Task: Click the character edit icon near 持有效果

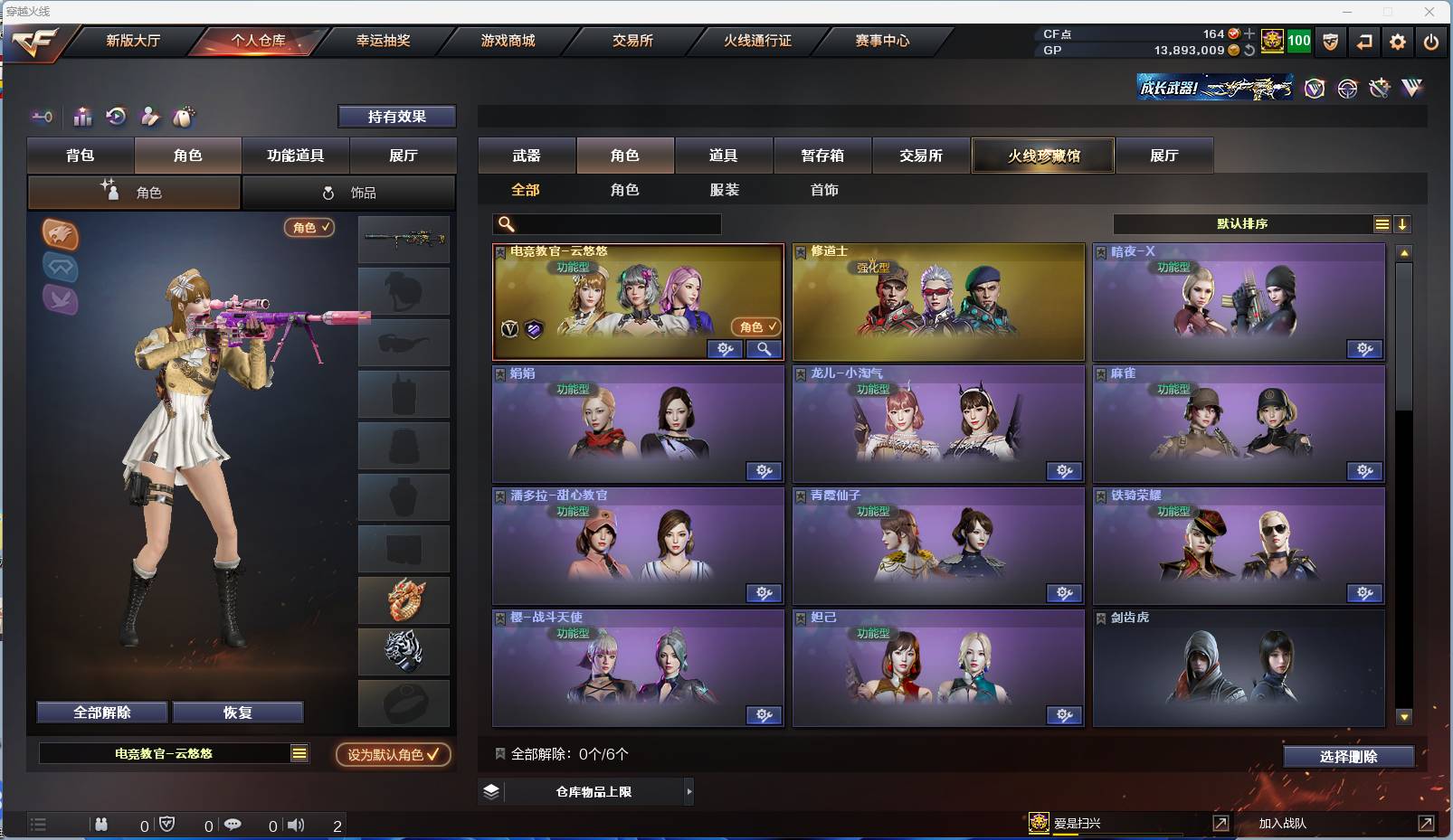Action: [150, 117]
